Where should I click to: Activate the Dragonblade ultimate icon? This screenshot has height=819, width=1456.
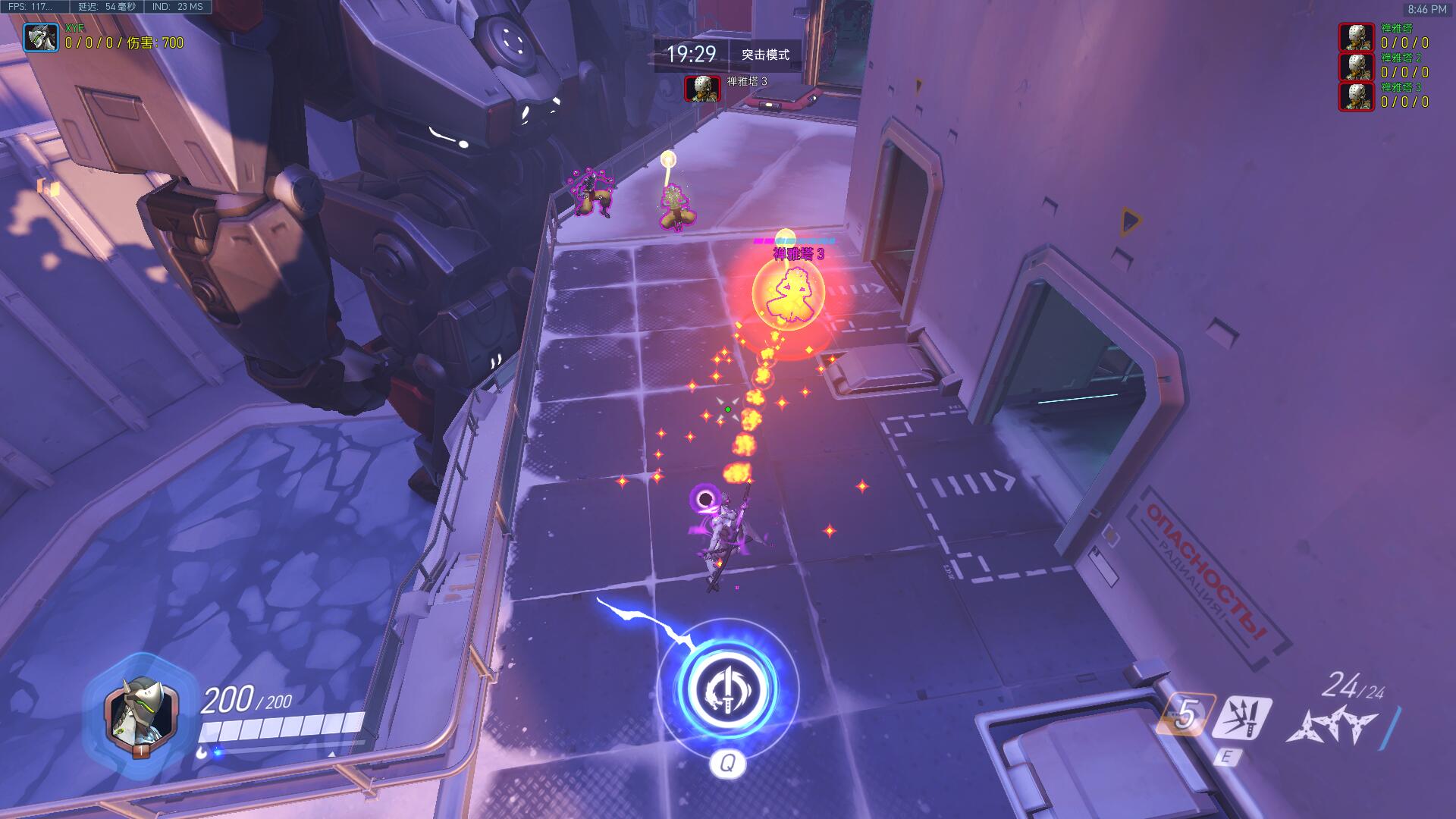[x=727, y=688]
